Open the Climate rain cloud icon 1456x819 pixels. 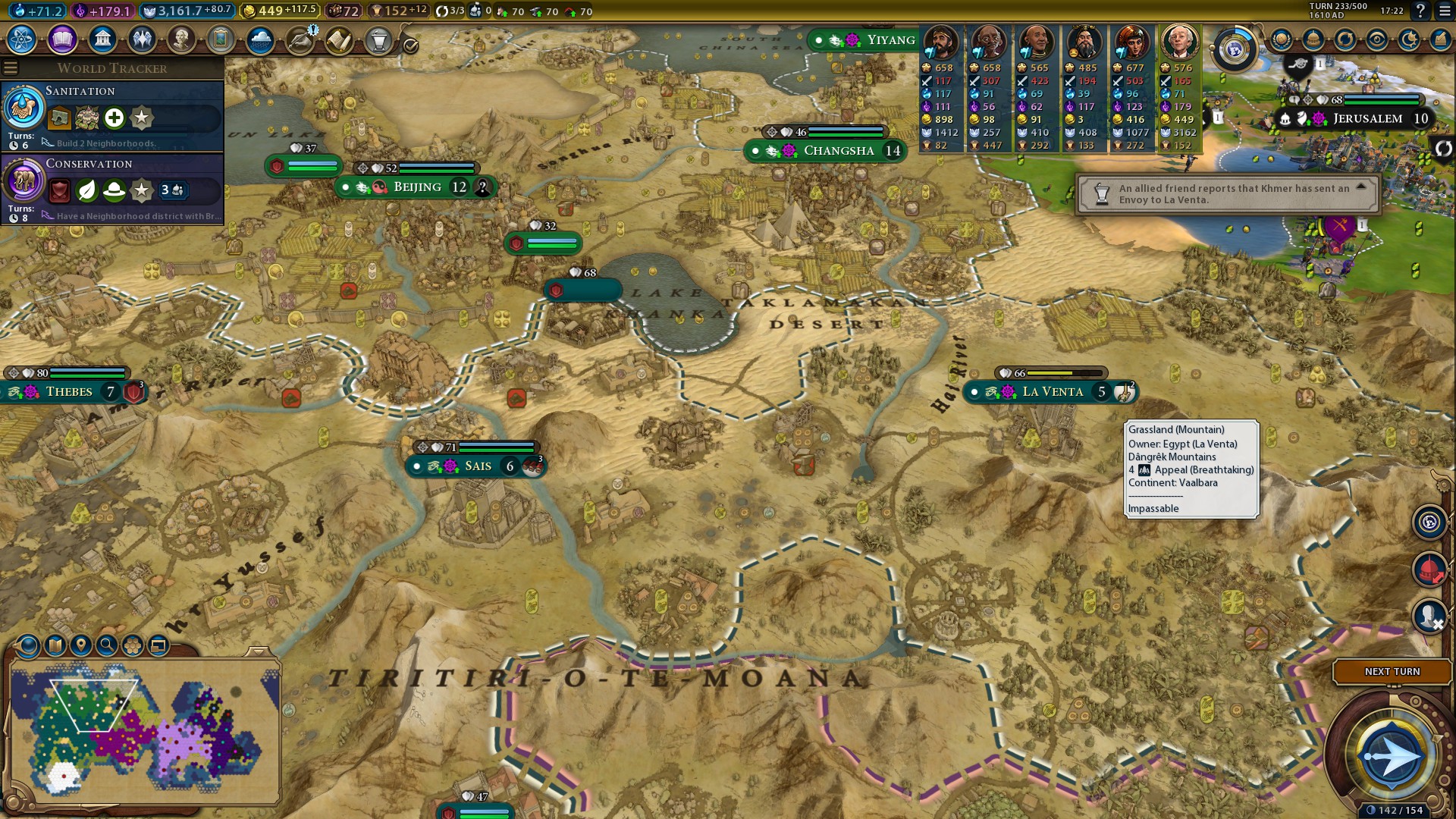click(x=260, y=39)
